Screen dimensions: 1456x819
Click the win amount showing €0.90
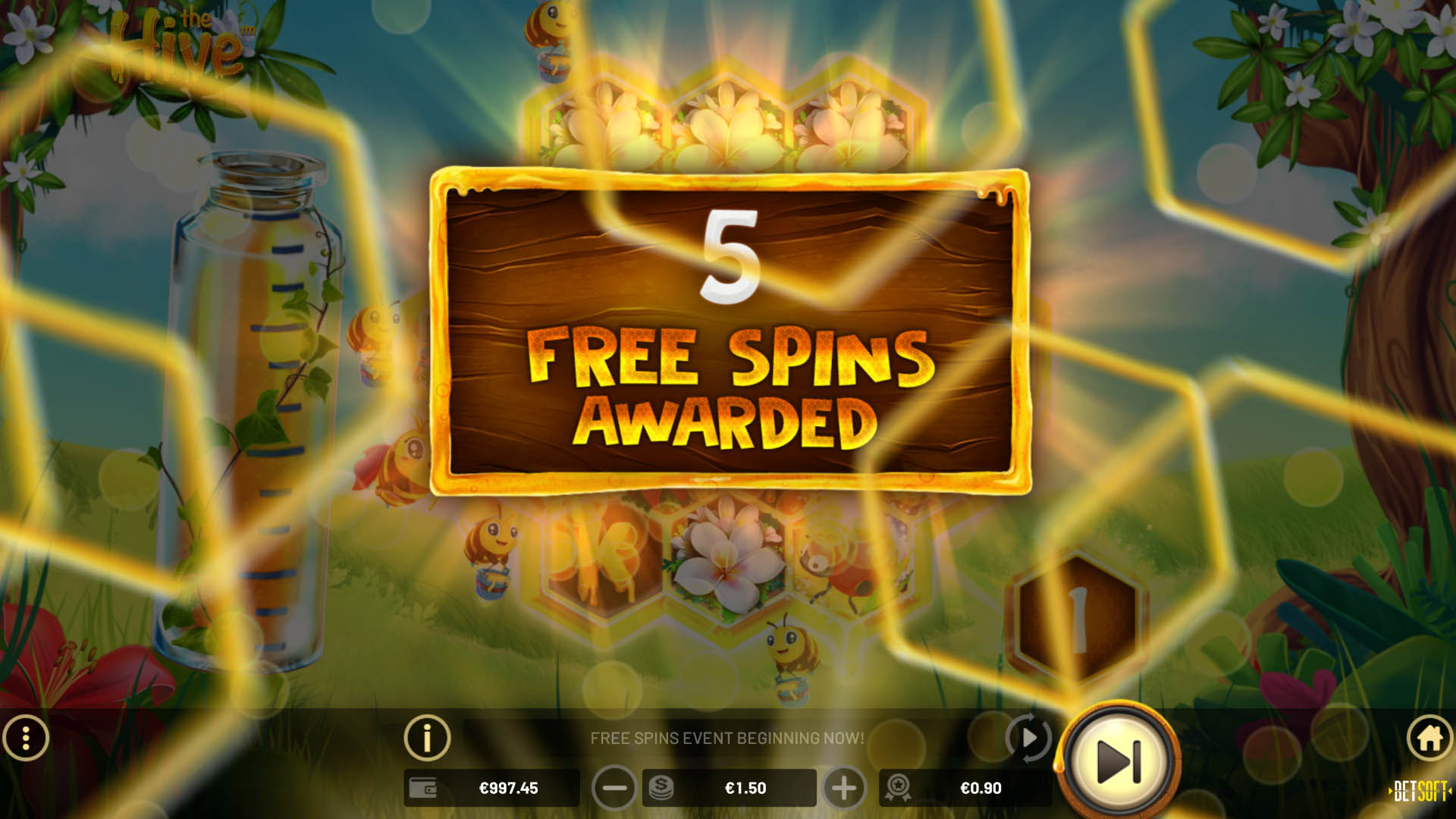[980, 788]
